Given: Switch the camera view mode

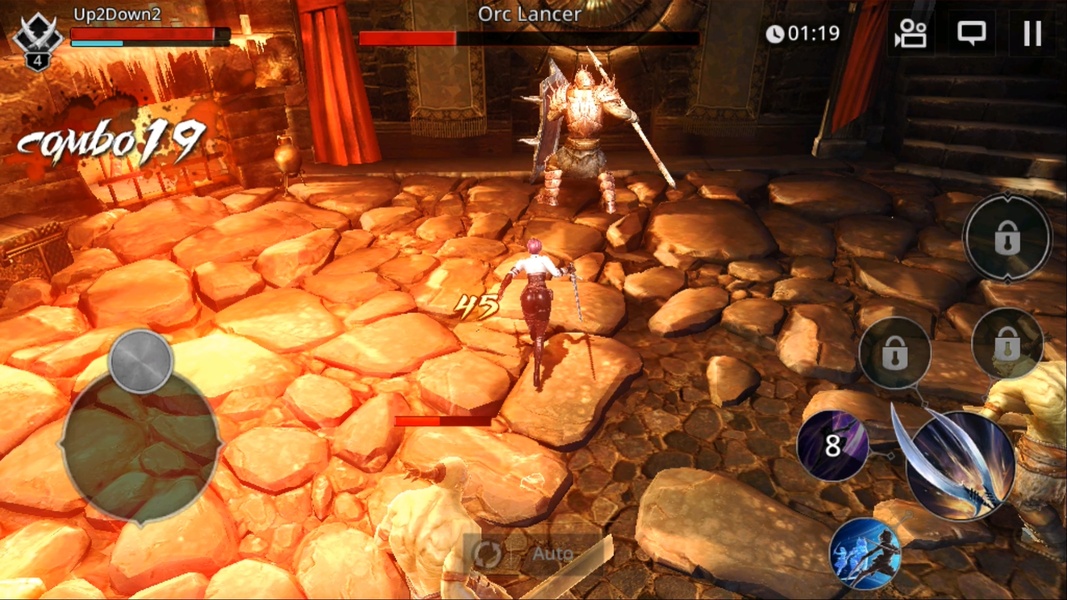Looking at the screenshot, I should [911, 34].
